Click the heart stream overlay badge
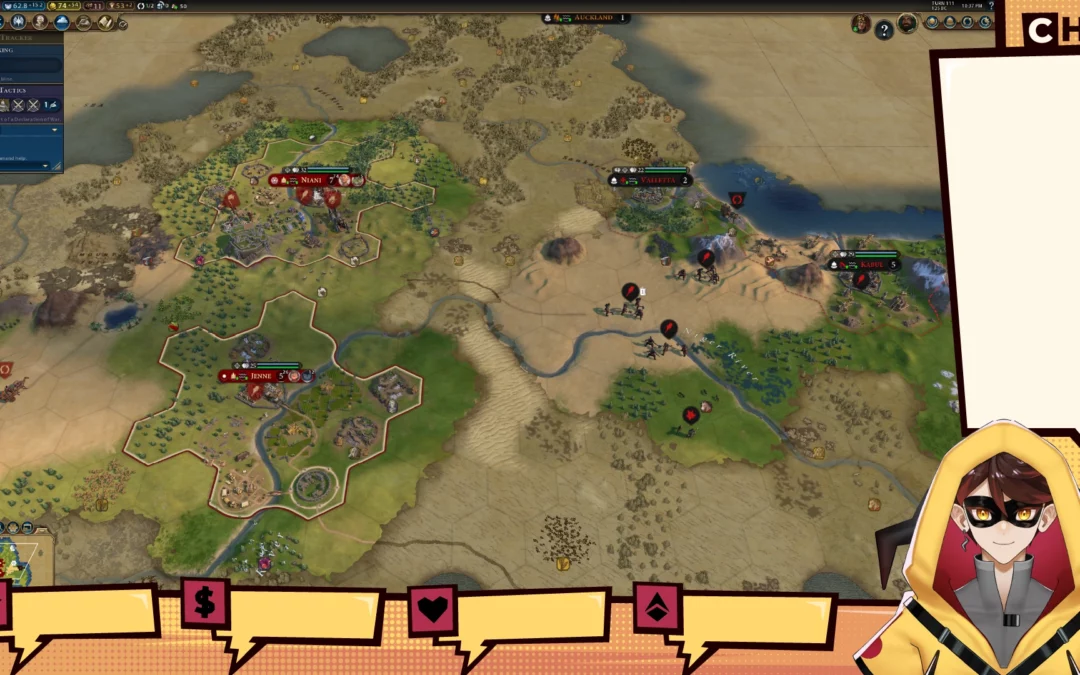This screenshot has width=1080, height=675. [x=432, y=608]
